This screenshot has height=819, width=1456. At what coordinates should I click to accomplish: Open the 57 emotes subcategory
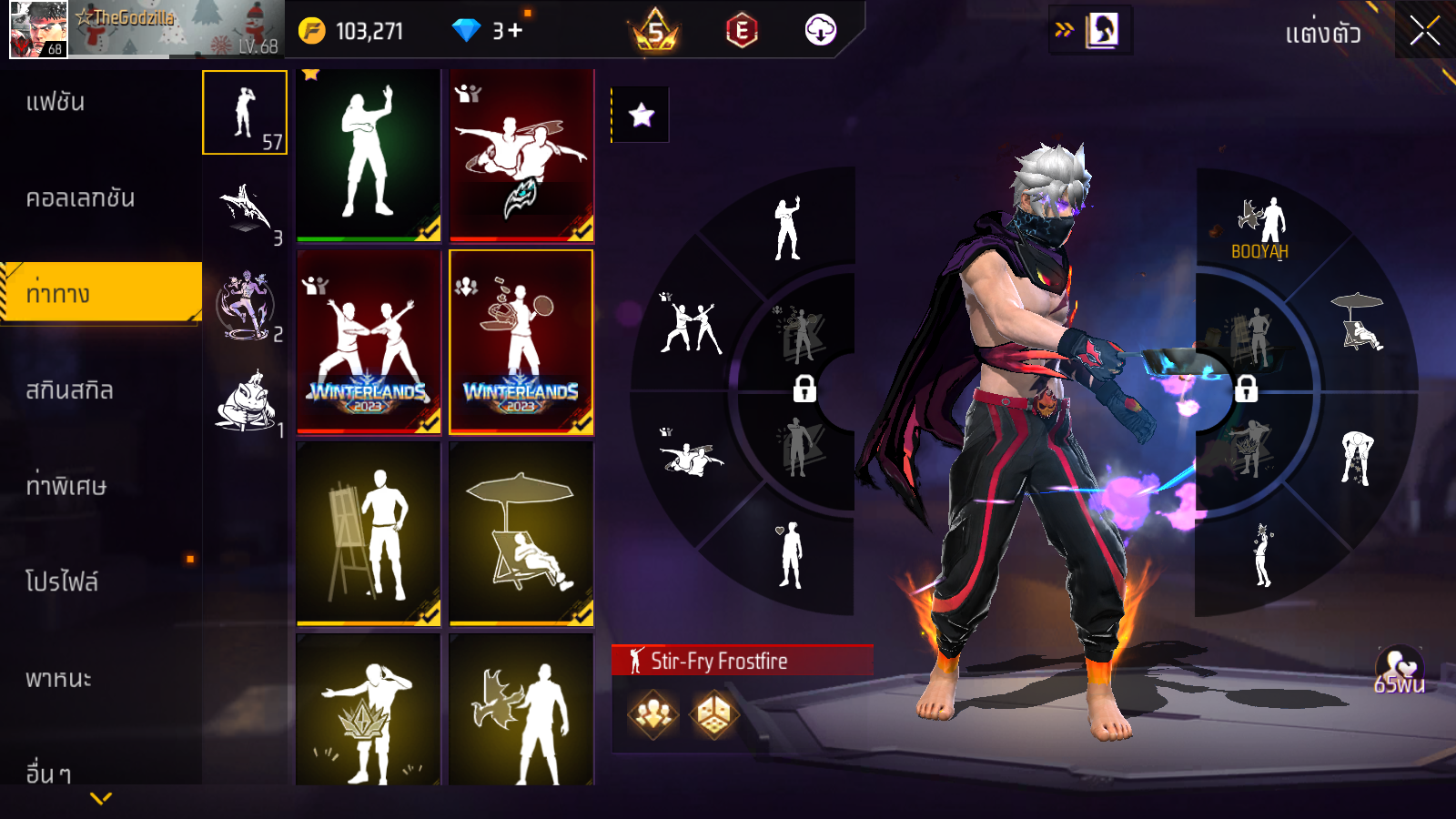245,113
